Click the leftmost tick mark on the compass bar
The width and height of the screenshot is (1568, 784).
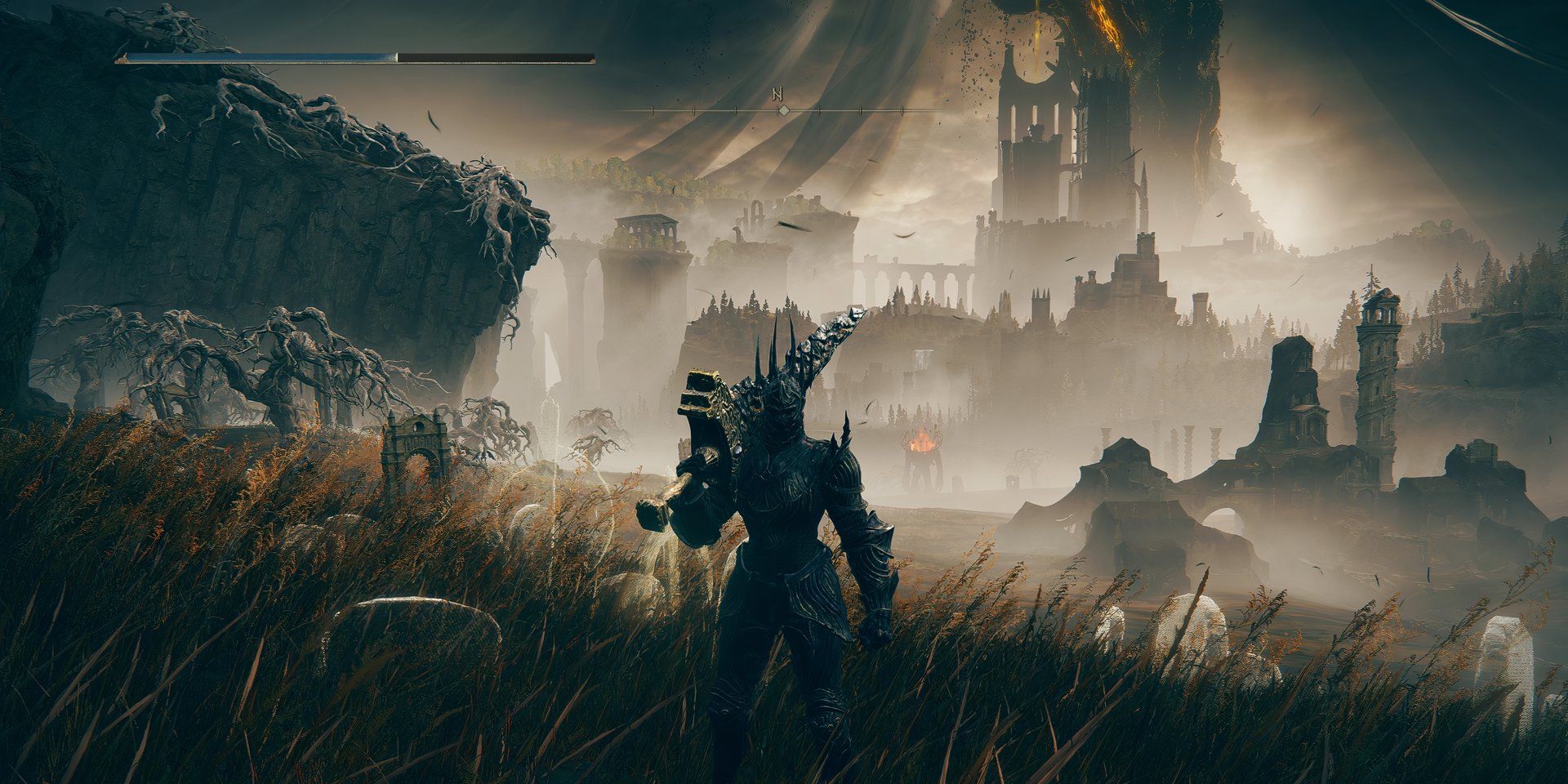coord(653,110)
